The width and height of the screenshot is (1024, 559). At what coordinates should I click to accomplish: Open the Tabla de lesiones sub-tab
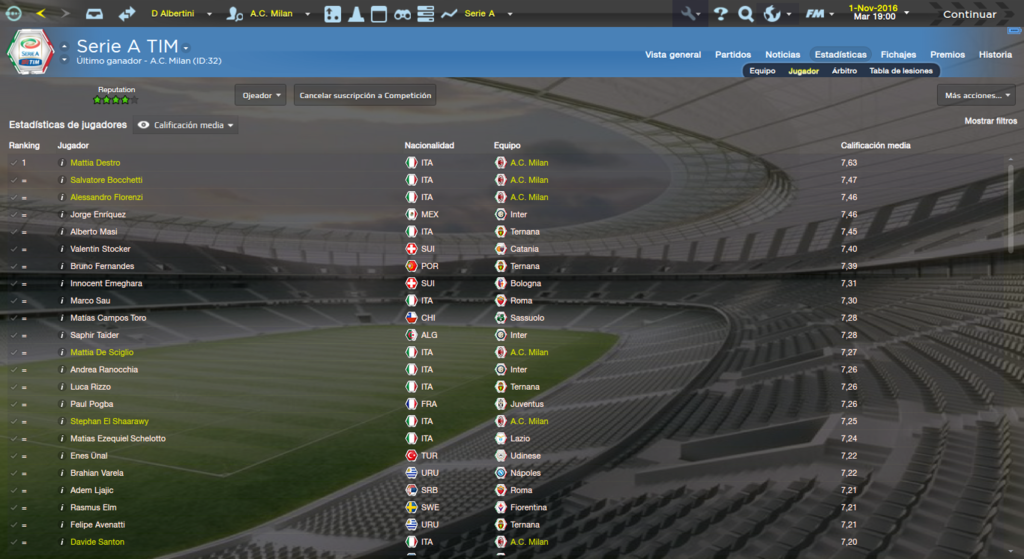coord(901,71)
